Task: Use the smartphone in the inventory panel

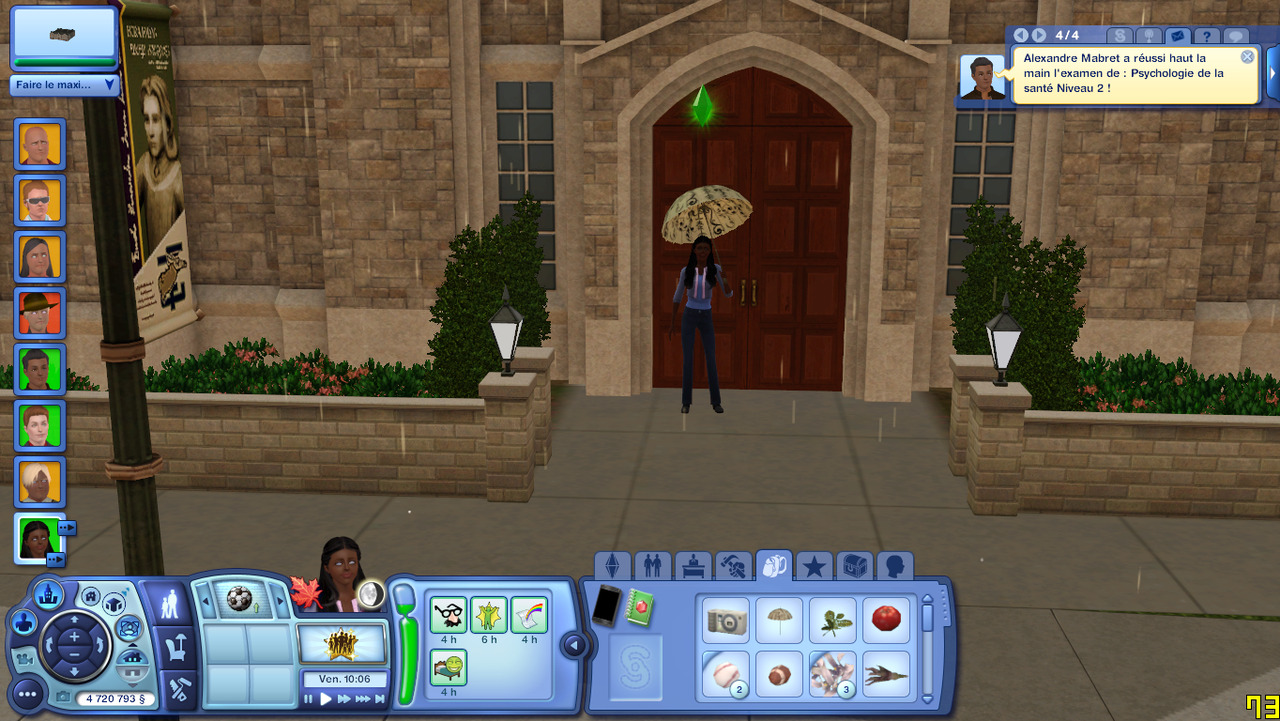Action: point(606,606)
